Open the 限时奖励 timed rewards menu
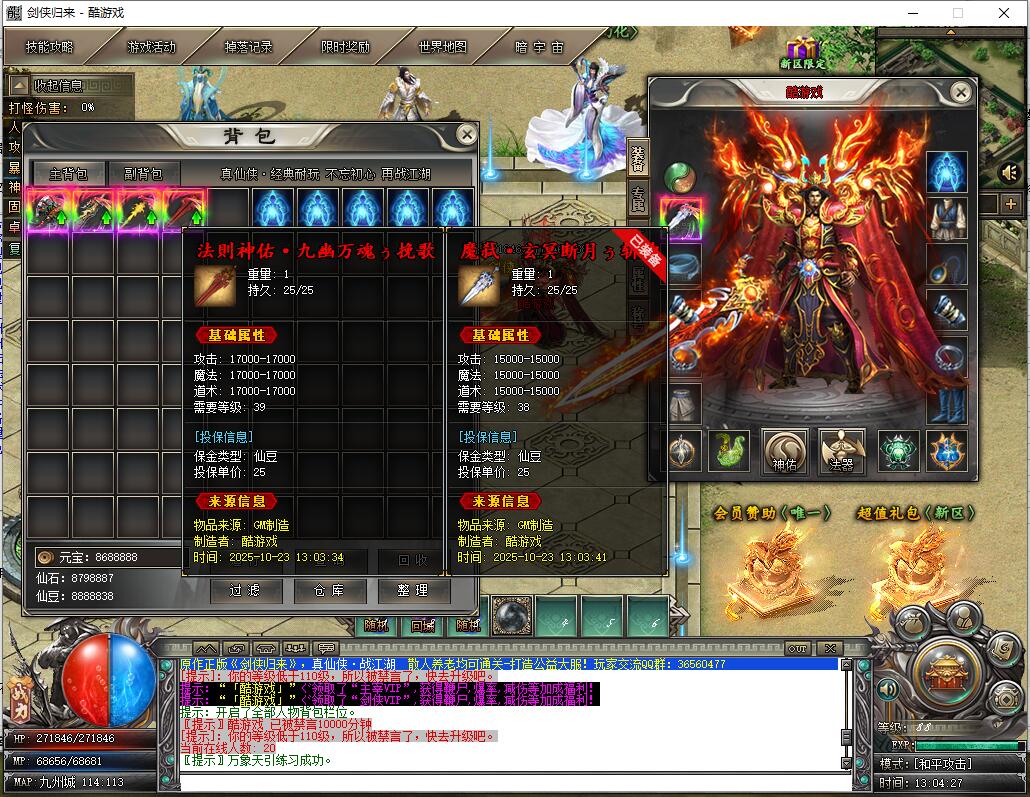 pos(345,47)
